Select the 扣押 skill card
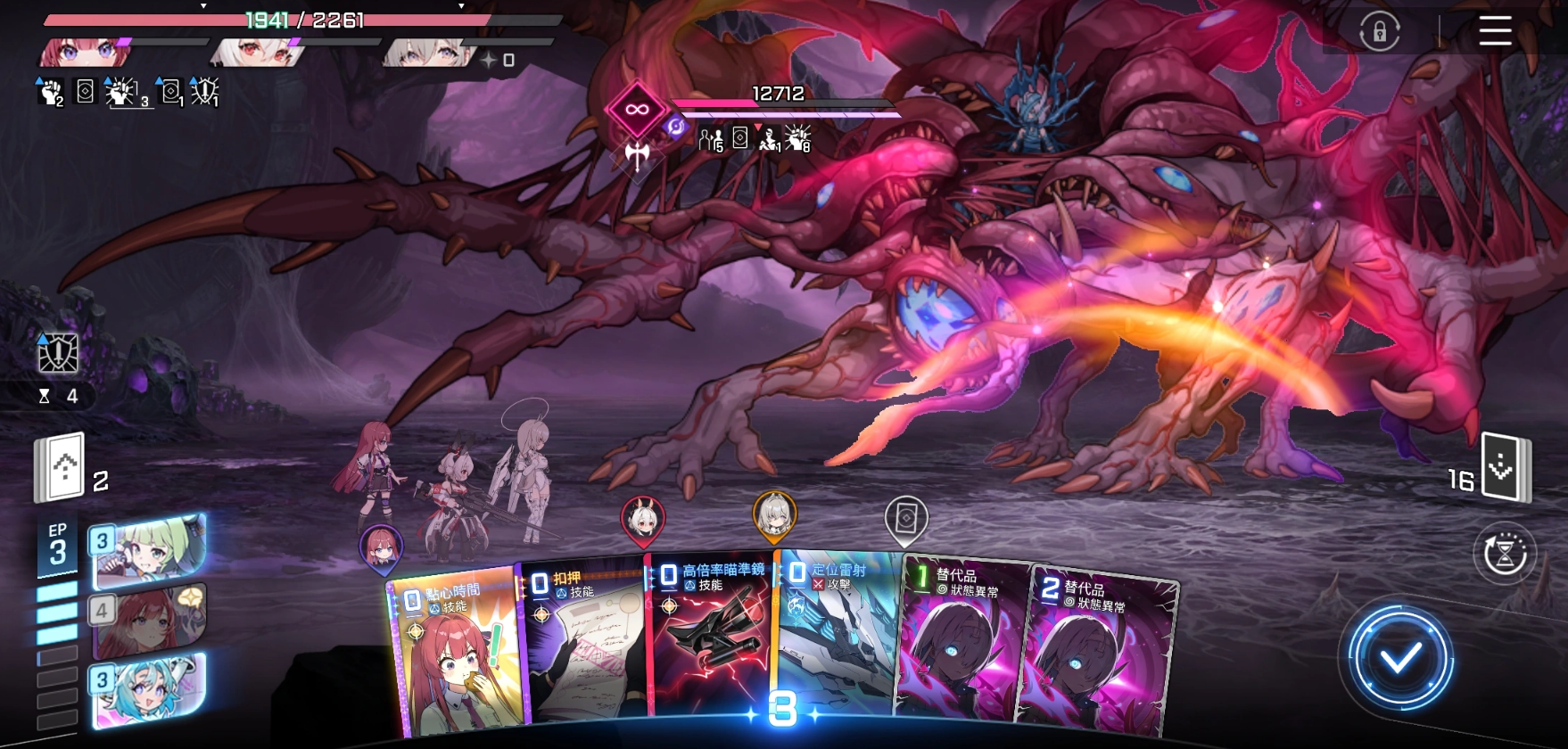Image resolution: width=1568 pixels, height=749 pixels. (x=584, y=642)
